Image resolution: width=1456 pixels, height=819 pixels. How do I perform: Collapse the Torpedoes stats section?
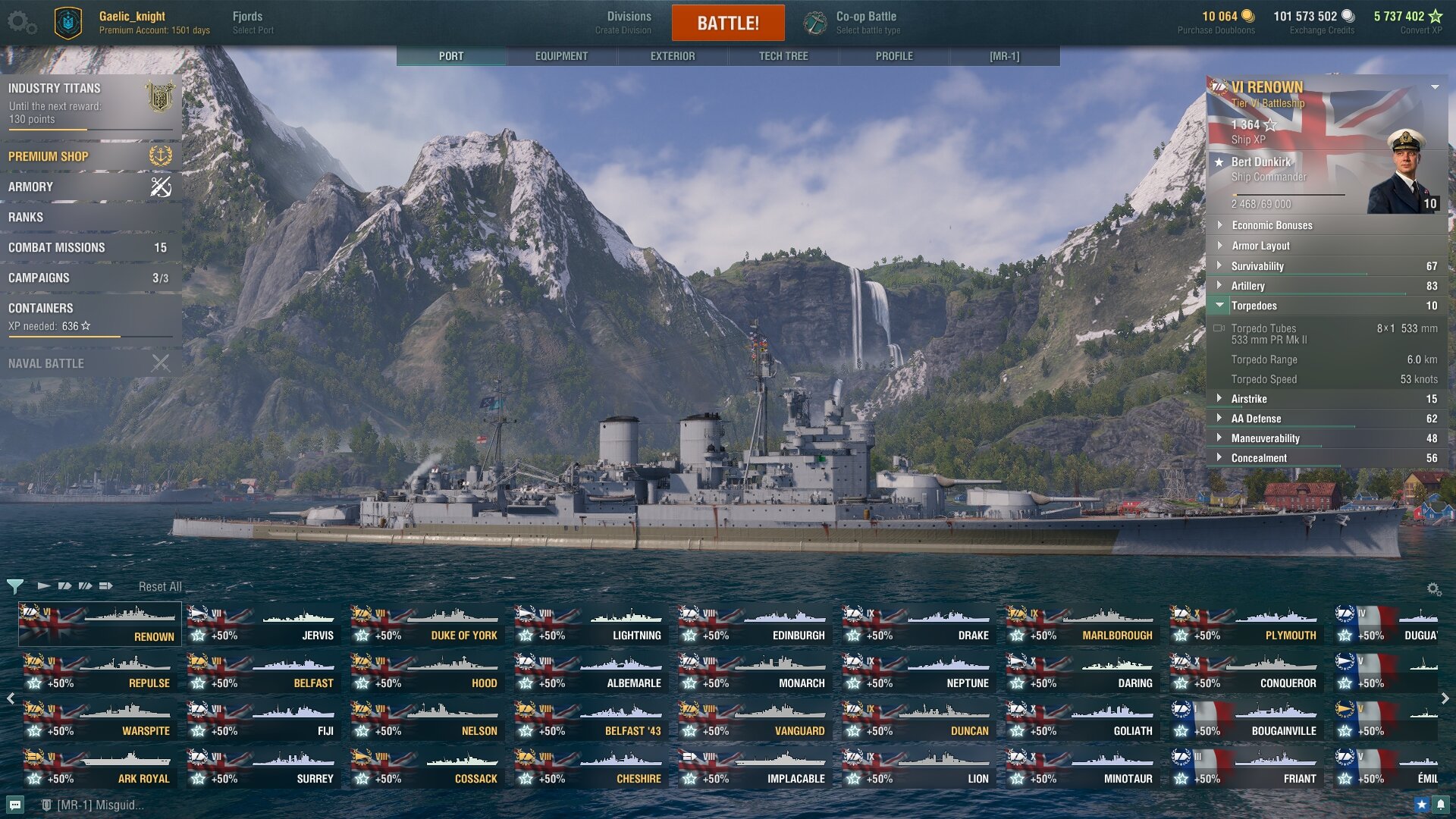pyautogui.click(x=1254, y=306)
